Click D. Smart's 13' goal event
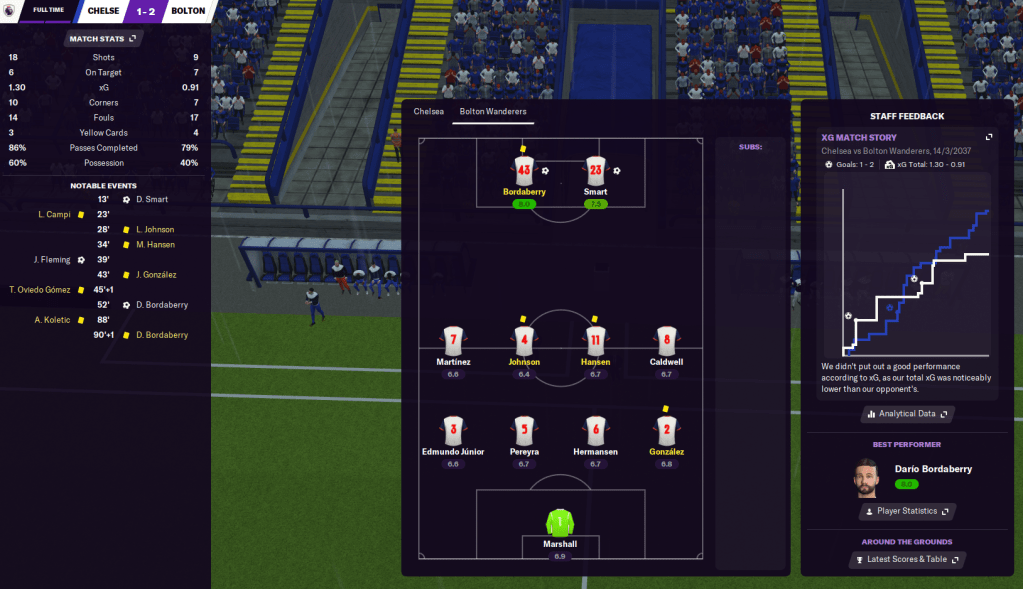 (150, 199)
